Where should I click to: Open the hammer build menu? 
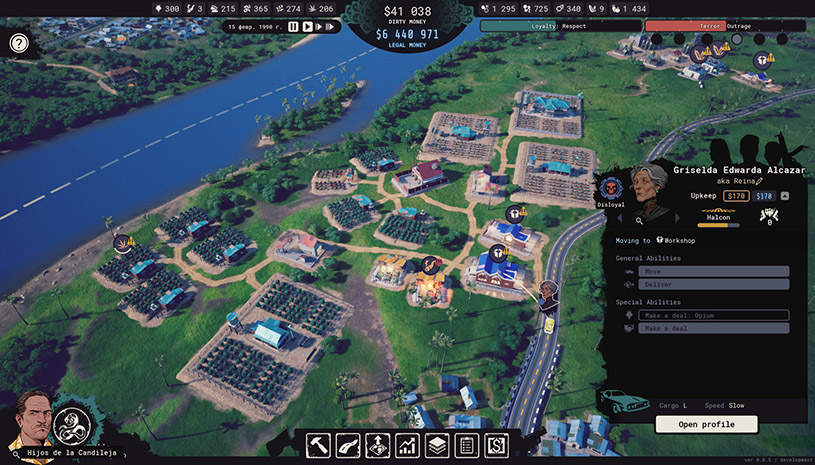pos(317,445)
